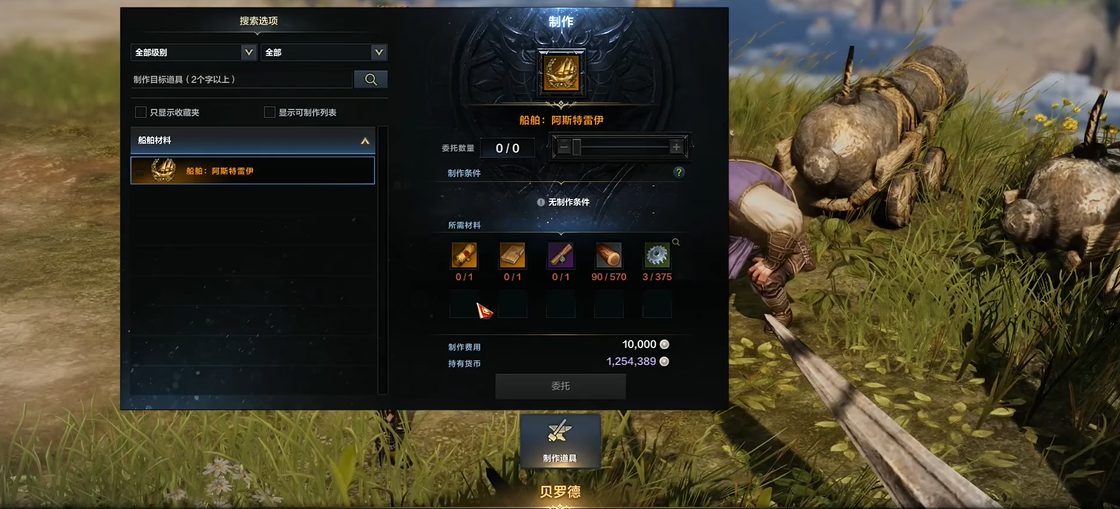This screenshot has width=1120, height=509.
Task: Click the 制作目标道具 search input field
Action: click(x=242, y=79)
